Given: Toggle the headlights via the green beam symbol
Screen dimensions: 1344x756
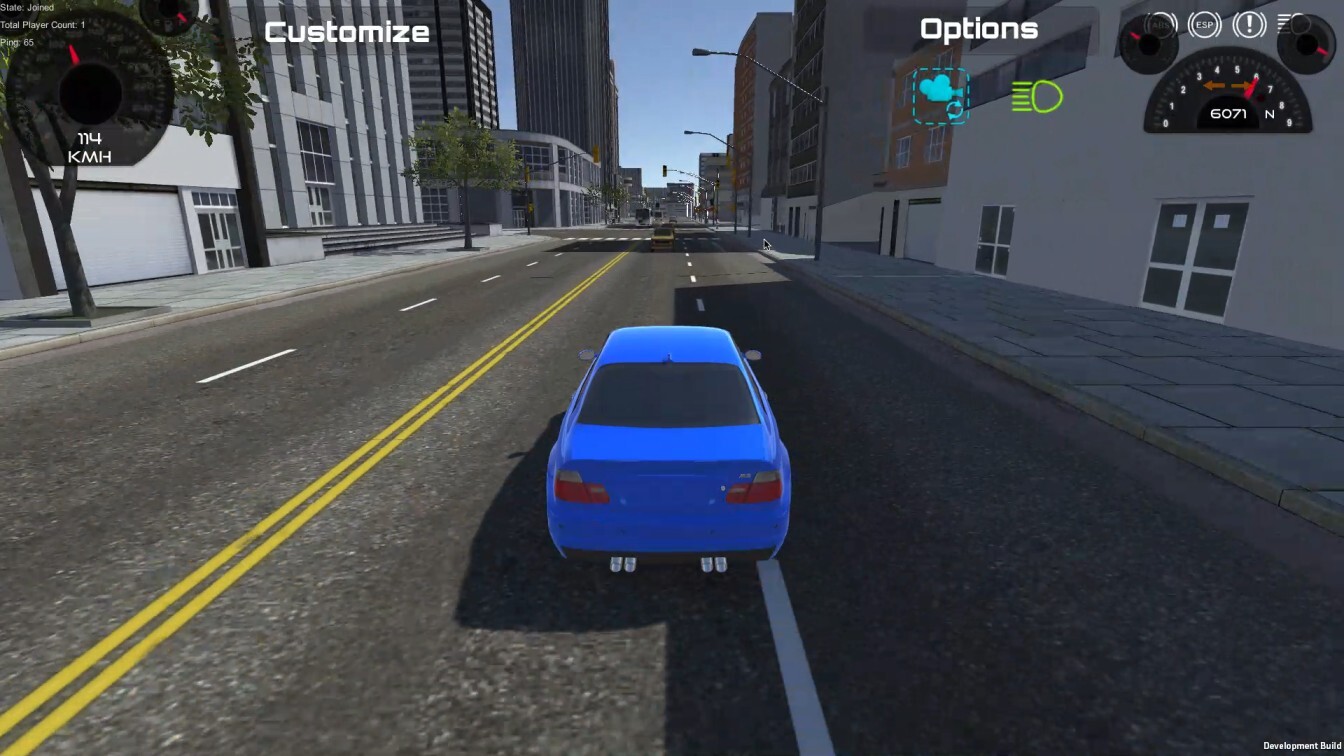Looking at the screenshot, I should click(x=1037, y=96).
